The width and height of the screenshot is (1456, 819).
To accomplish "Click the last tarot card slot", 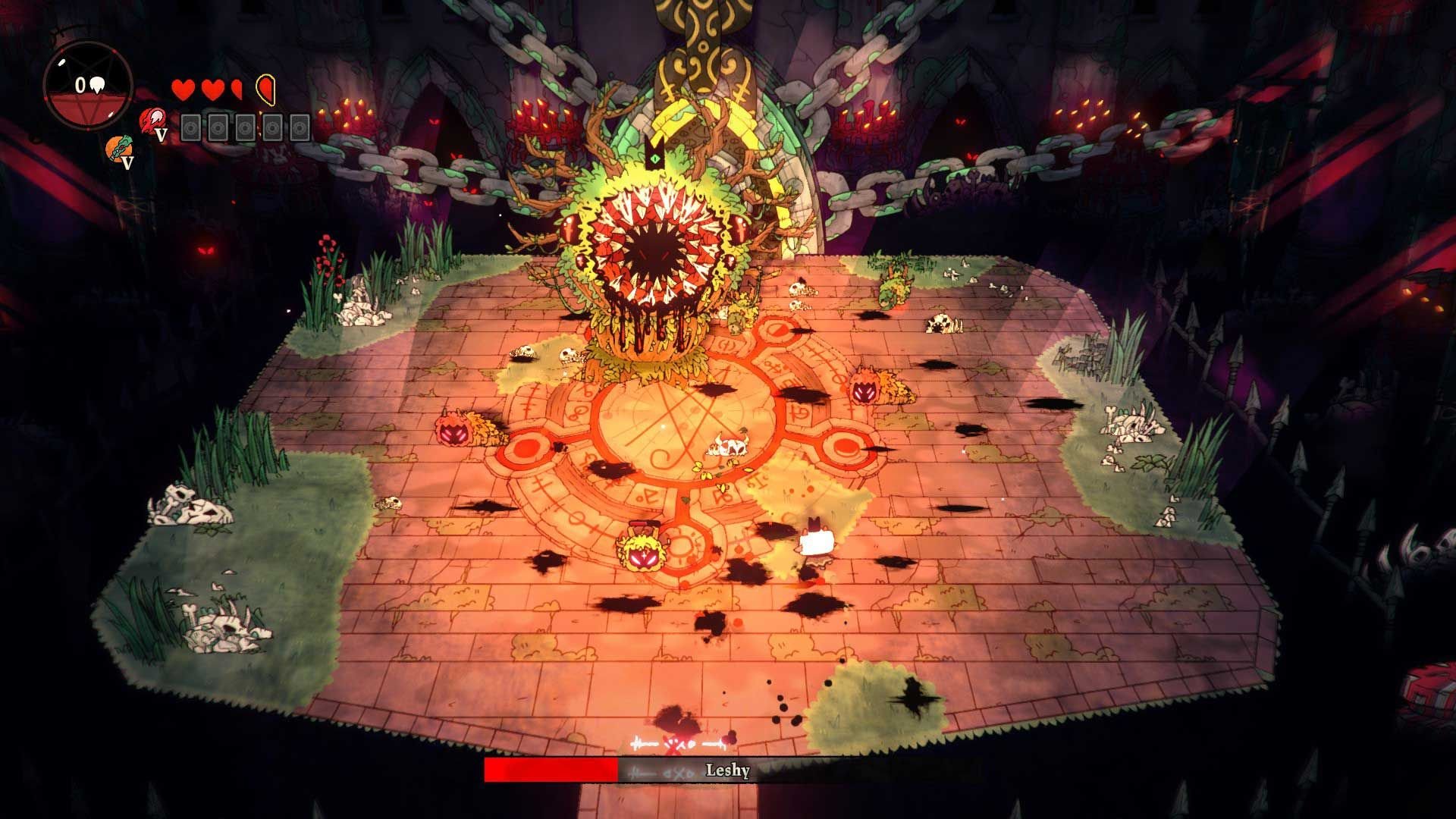I will (299, 127).
